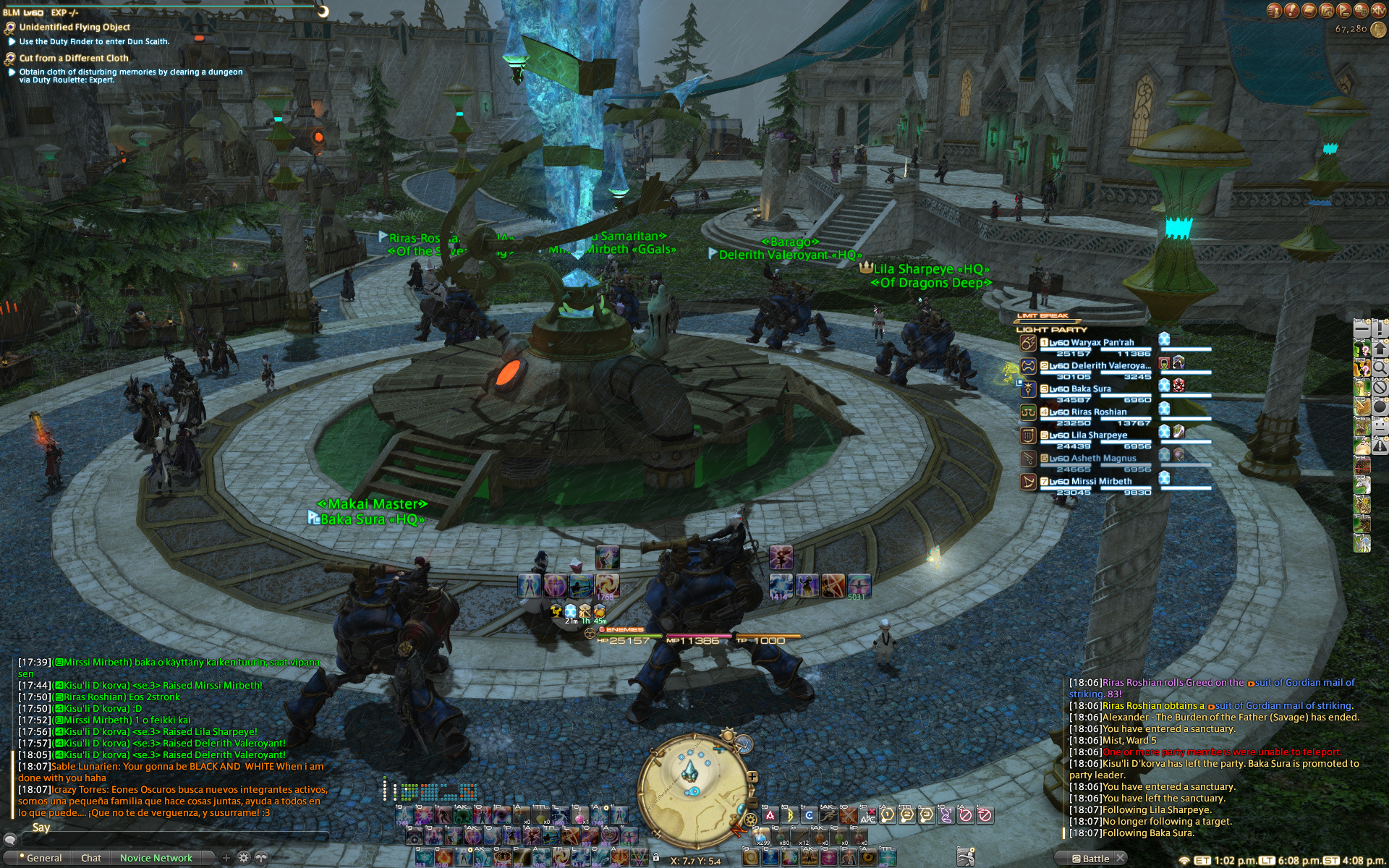This screenshot has height=868, width=1389.
Task: Toggle the hotbar padlock icon
Action: (655, 857)
